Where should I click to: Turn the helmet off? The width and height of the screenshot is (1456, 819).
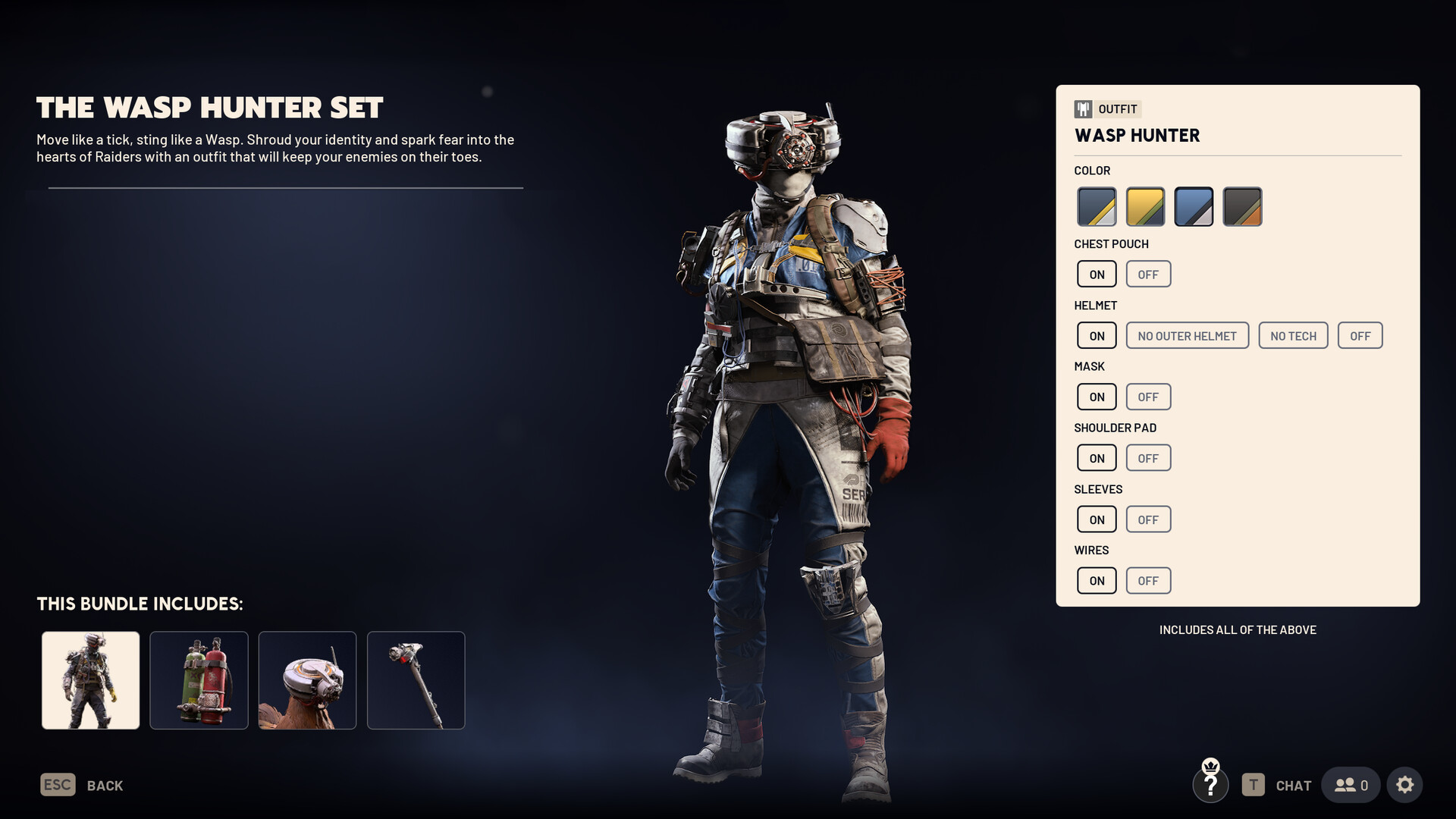(1360, 336)
